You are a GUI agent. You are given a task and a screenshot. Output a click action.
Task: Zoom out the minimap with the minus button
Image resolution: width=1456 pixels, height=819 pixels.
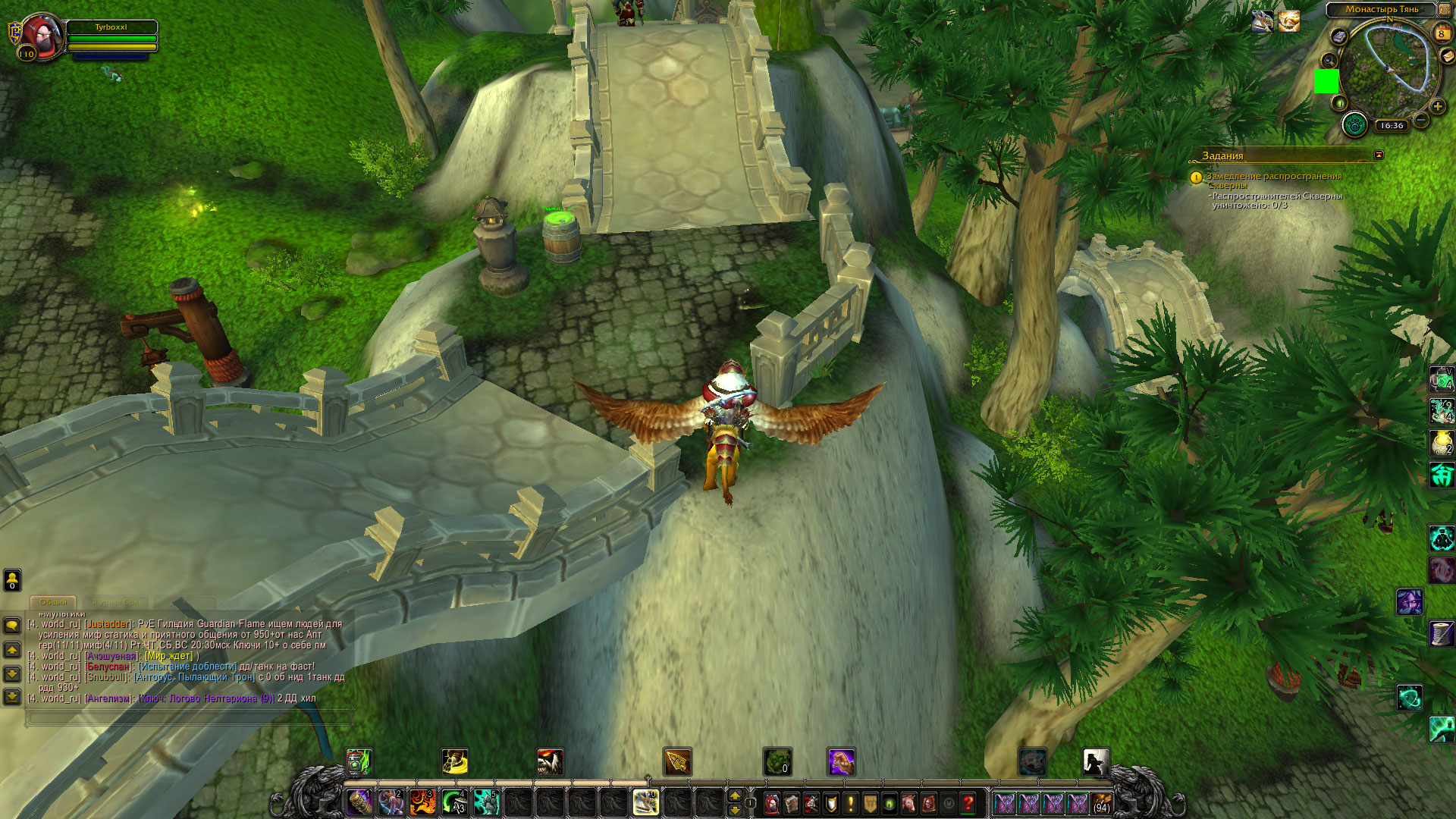1421,120
